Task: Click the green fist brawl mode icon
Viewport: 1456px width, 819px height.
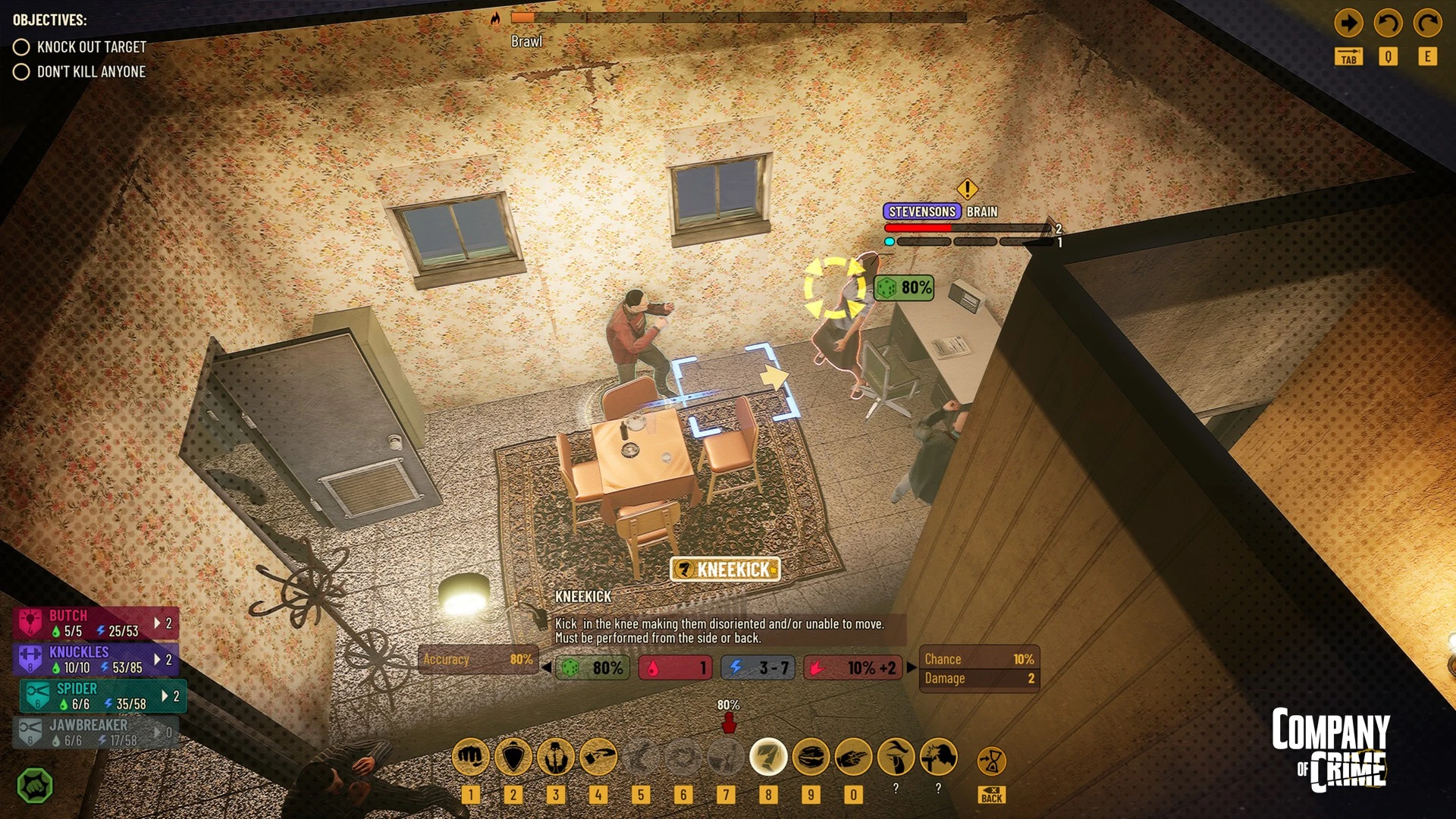Action: (x=35, y=786)
